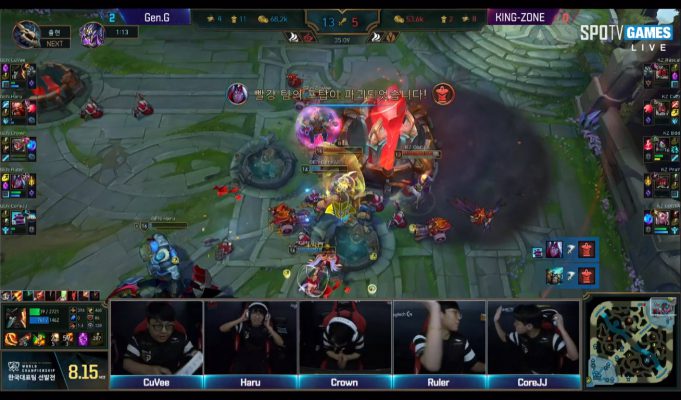The image size is (681, 400).
Task: Select Crown's player camera
Action: pos(345,338)
